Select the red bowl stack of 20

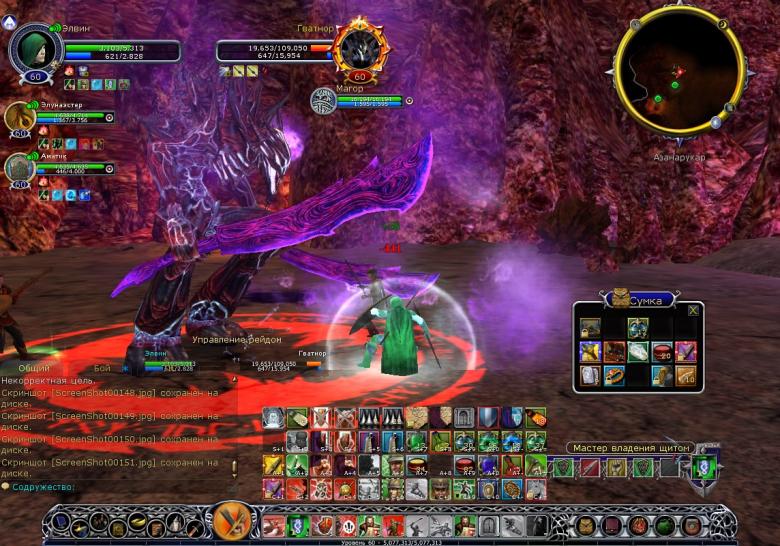click(662, 351)
